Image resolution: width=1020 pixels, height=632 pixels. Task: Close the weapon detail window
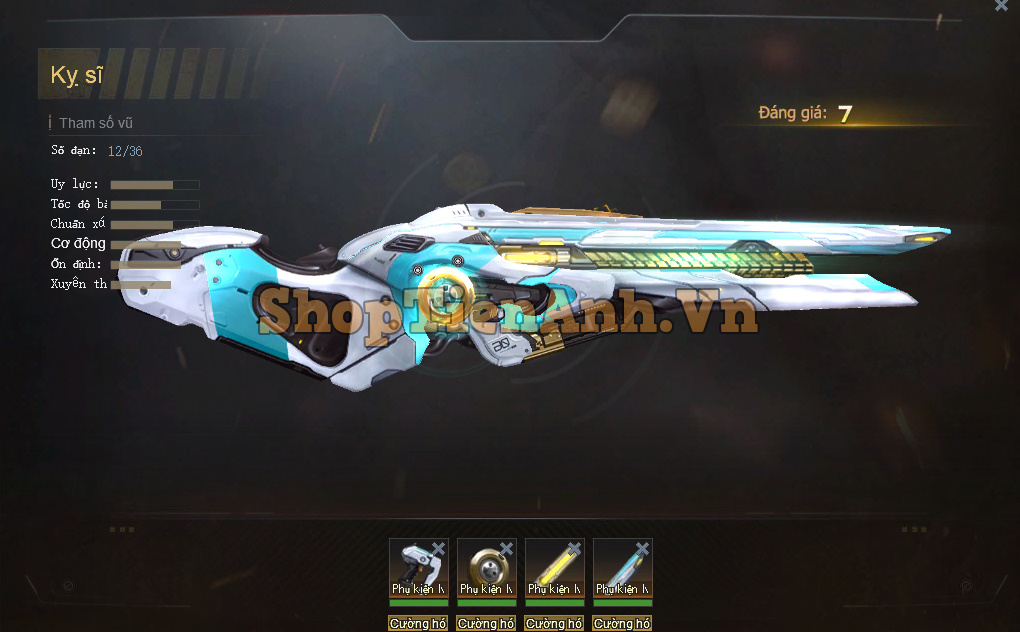[x=1001, y=6]
